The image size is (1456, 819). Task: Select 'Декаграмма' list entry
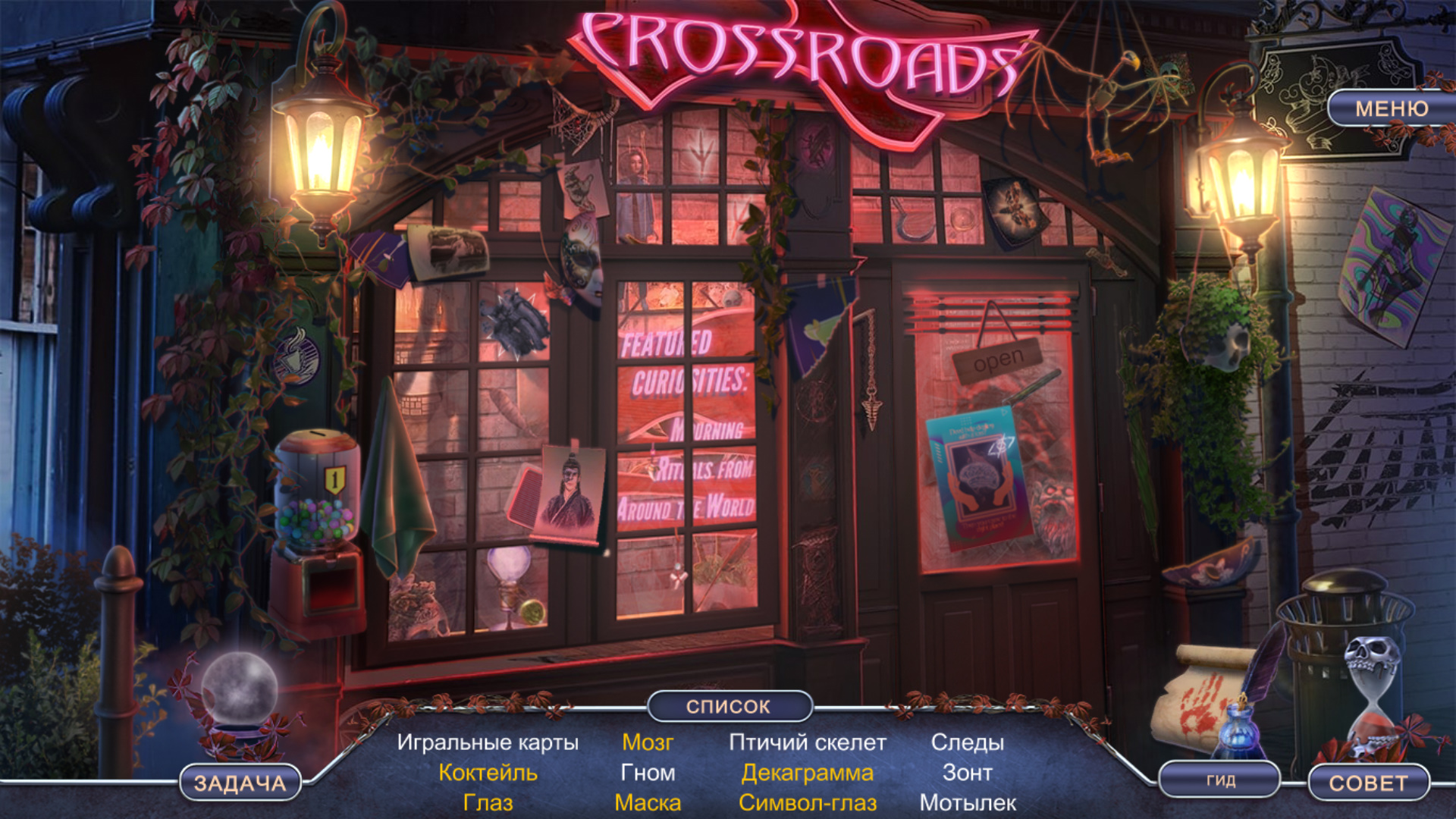click(x=808, y=773)
